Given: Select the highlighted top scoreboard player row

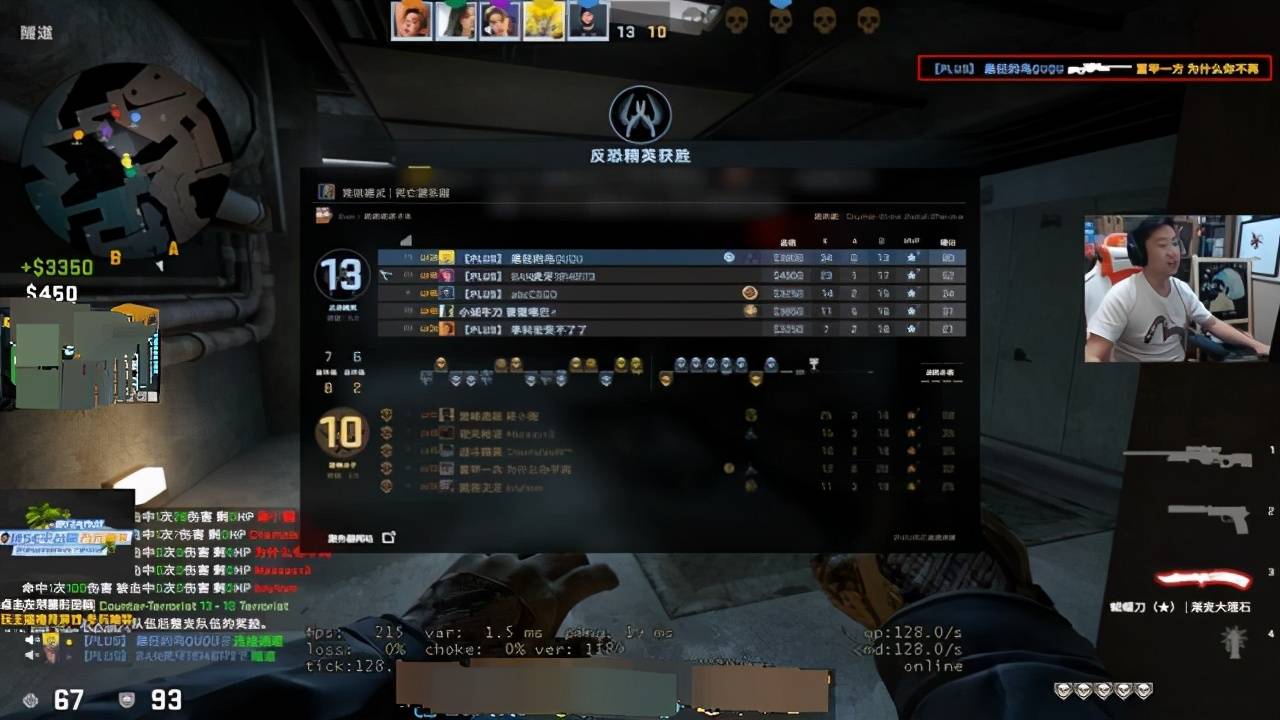Looking at the screenshot, I should coord(670,258).
